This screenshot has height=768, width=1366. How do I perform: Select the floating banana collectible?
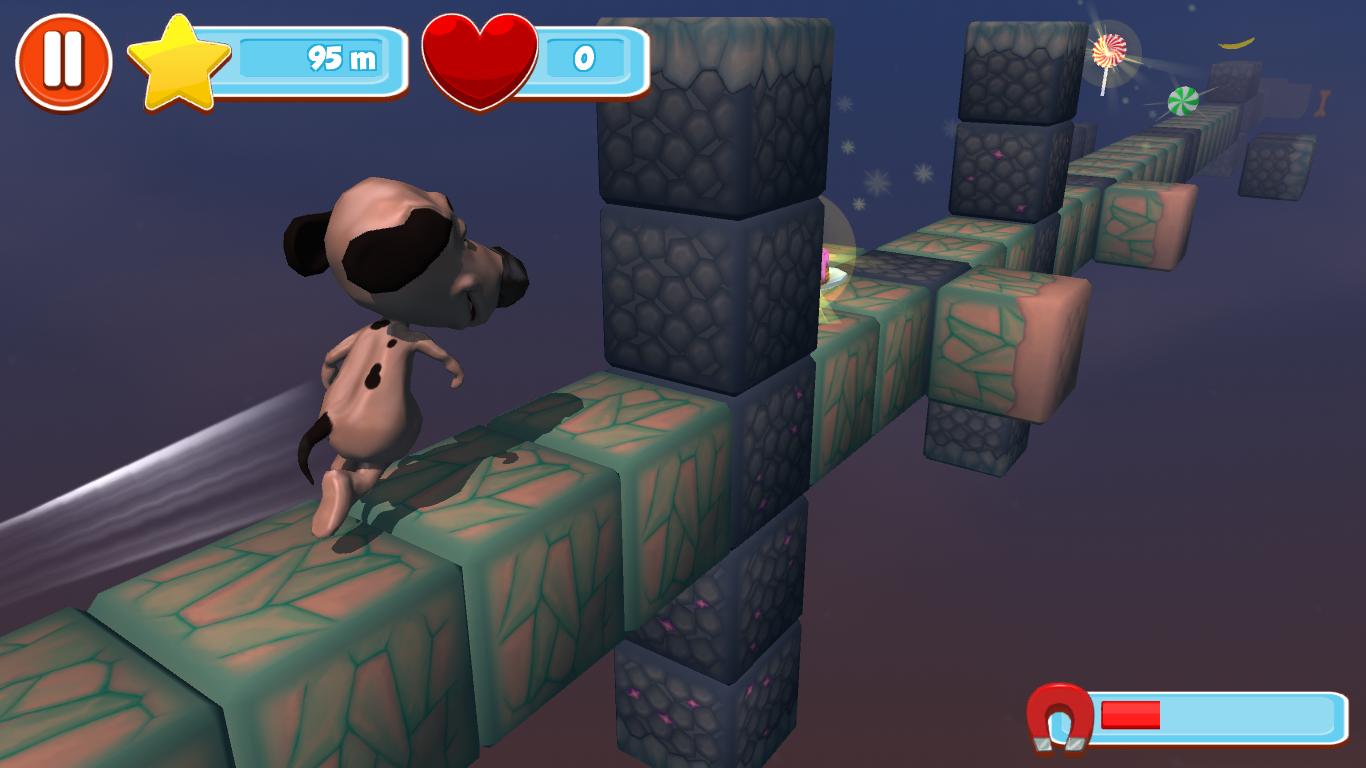coord(1234,43)
